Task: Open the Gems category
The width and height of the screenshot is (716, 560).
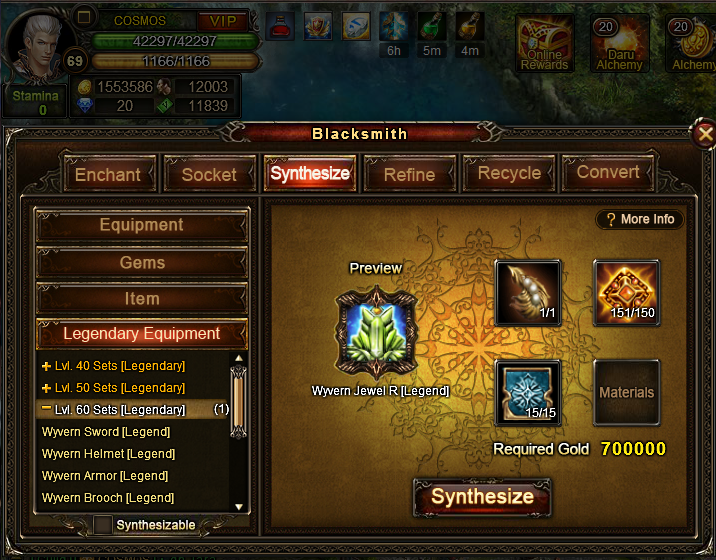Action: (142, 262)
